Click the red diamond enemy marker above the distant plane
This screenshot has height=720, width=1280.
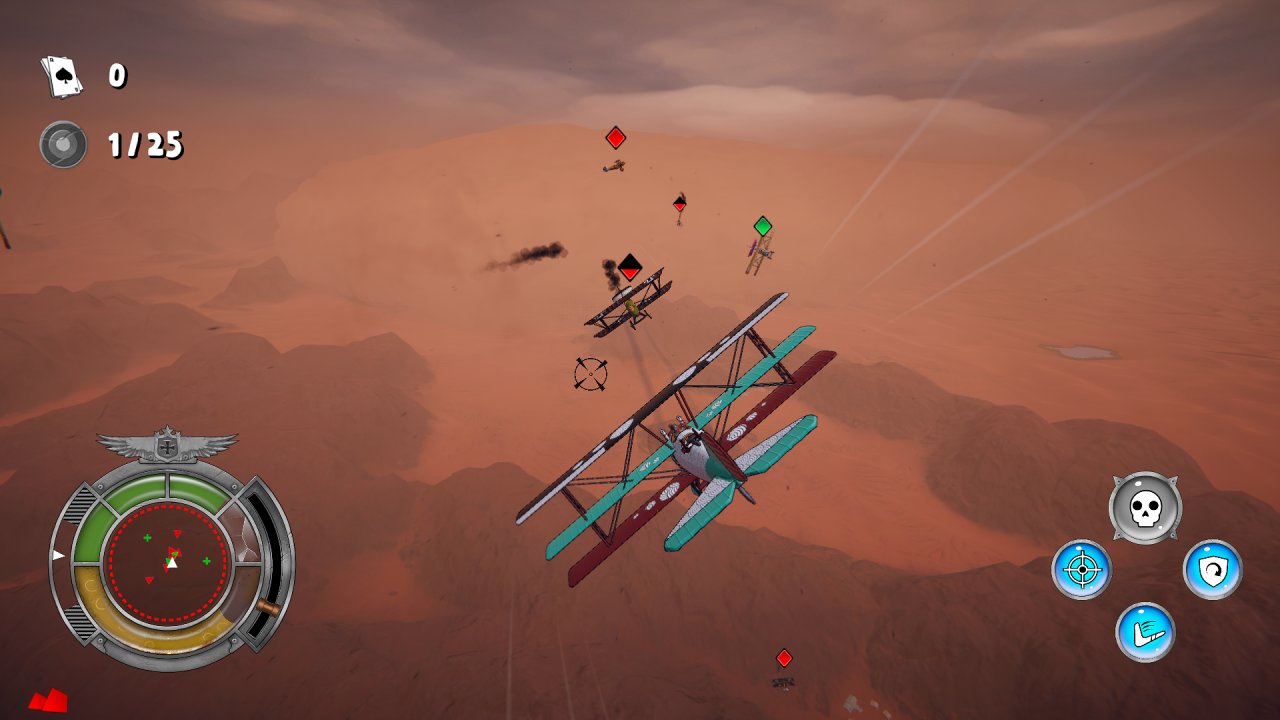point(615,136)
